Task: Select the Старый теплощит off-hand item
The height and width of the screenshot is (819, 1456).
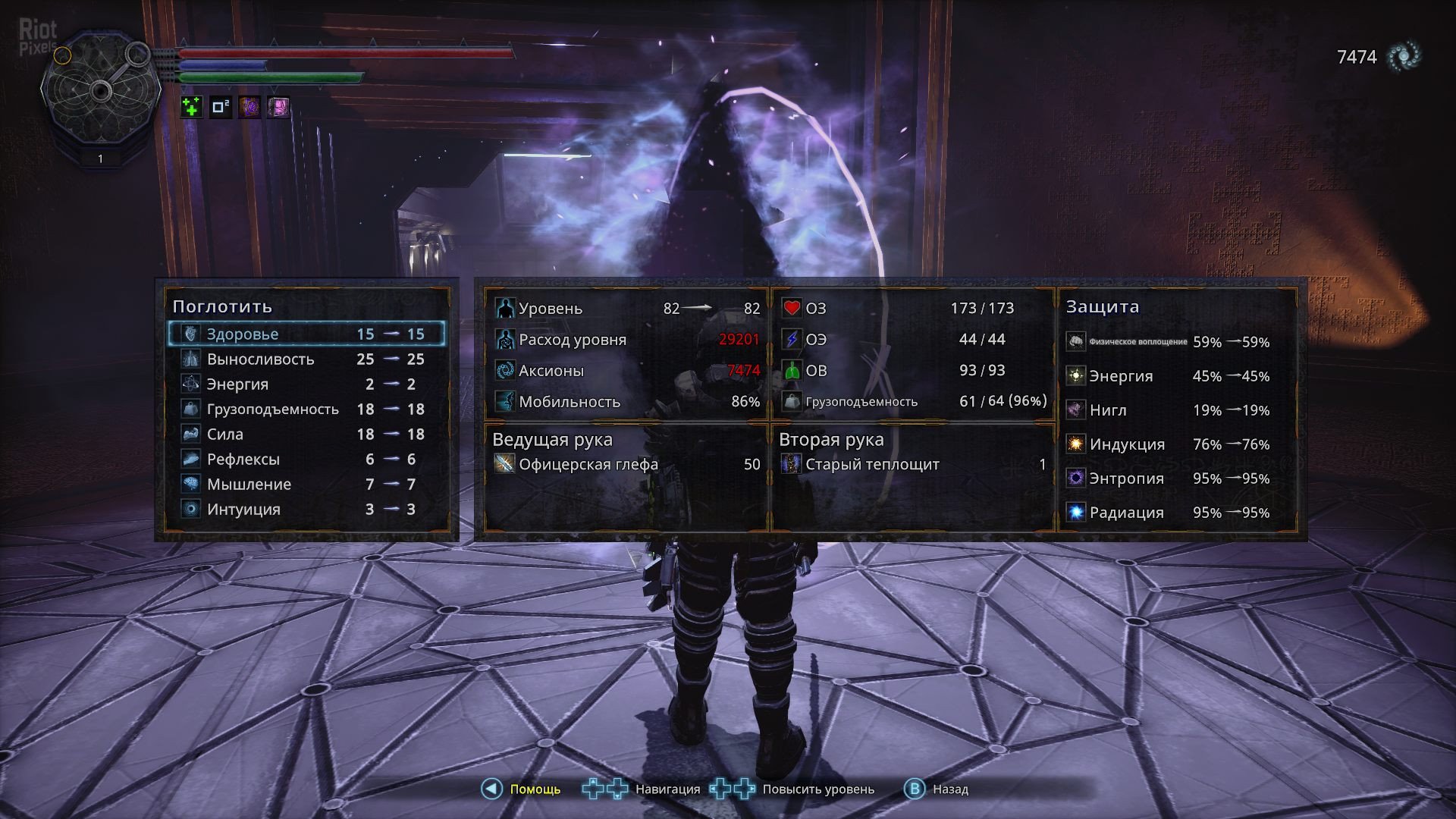Action: 872,464
